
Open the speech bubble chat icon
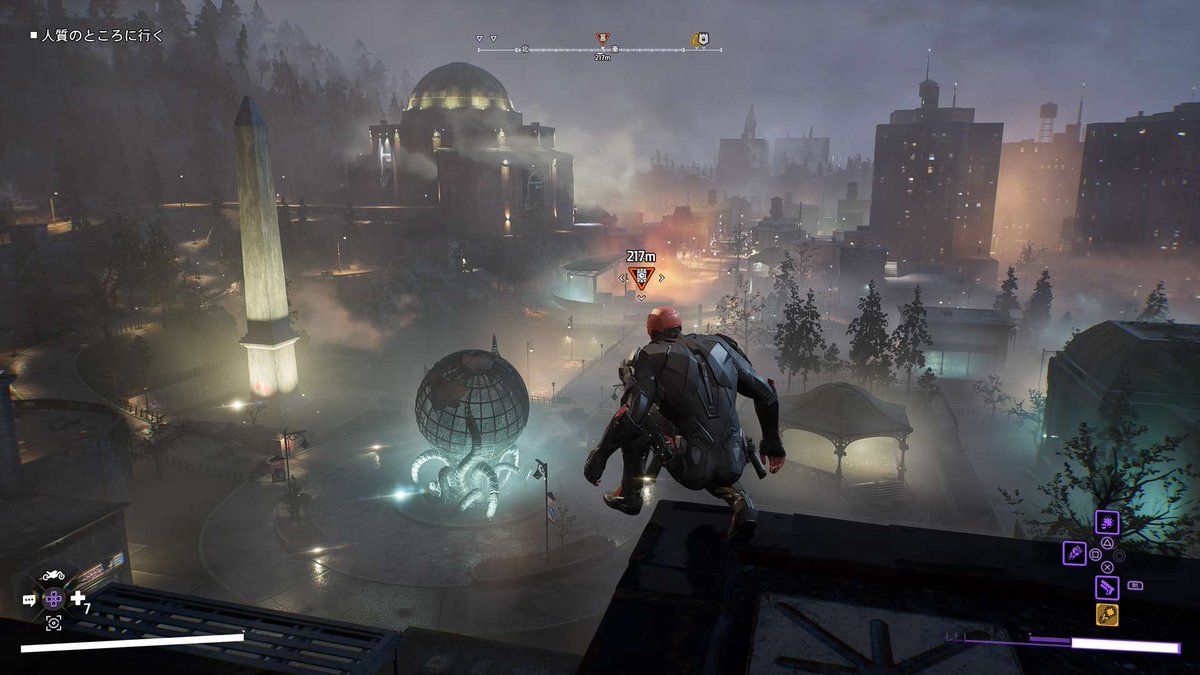click(29, 599)
